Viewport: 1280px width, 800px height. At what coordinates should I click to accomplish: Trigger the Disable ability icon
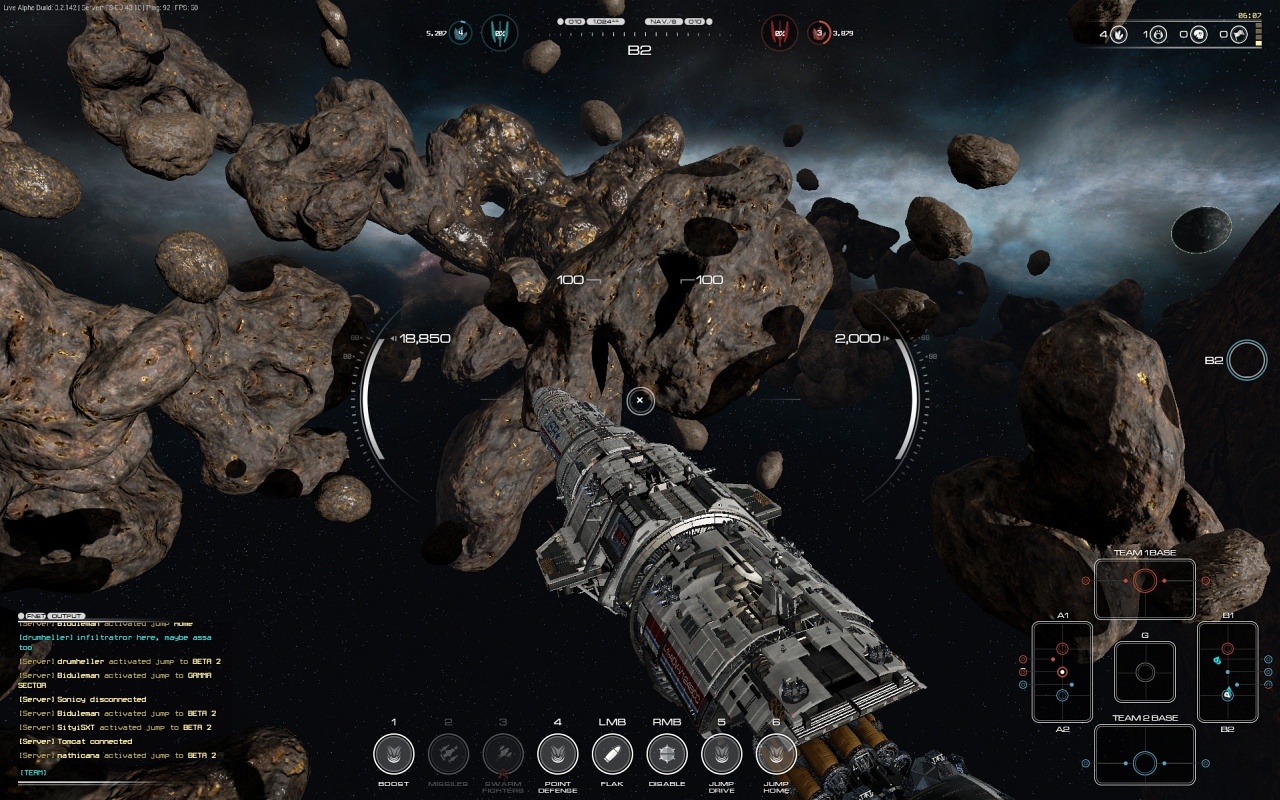[x=667, y=754]
